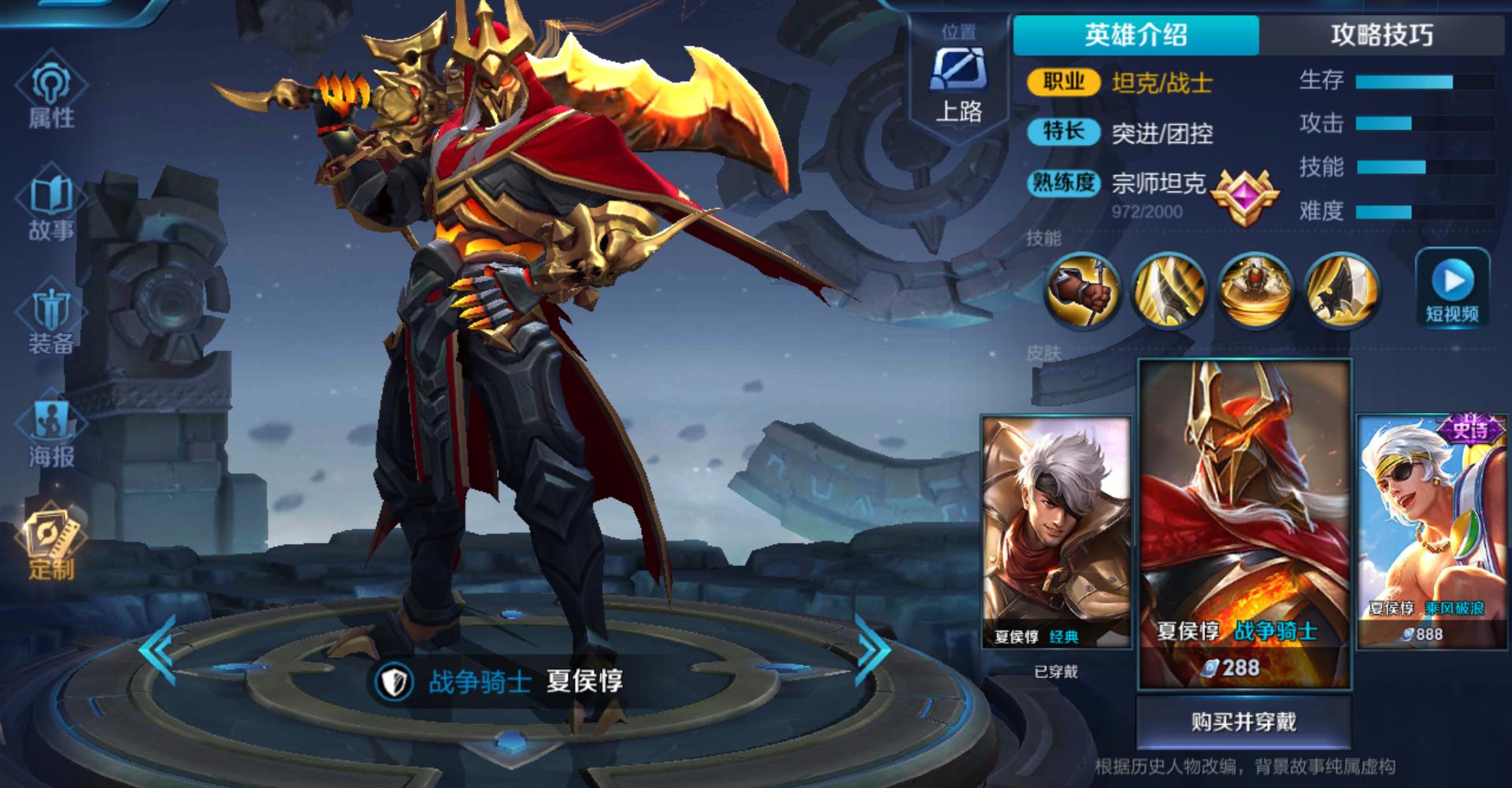Open the 装备 (equipment) panel

click(49, 315)
